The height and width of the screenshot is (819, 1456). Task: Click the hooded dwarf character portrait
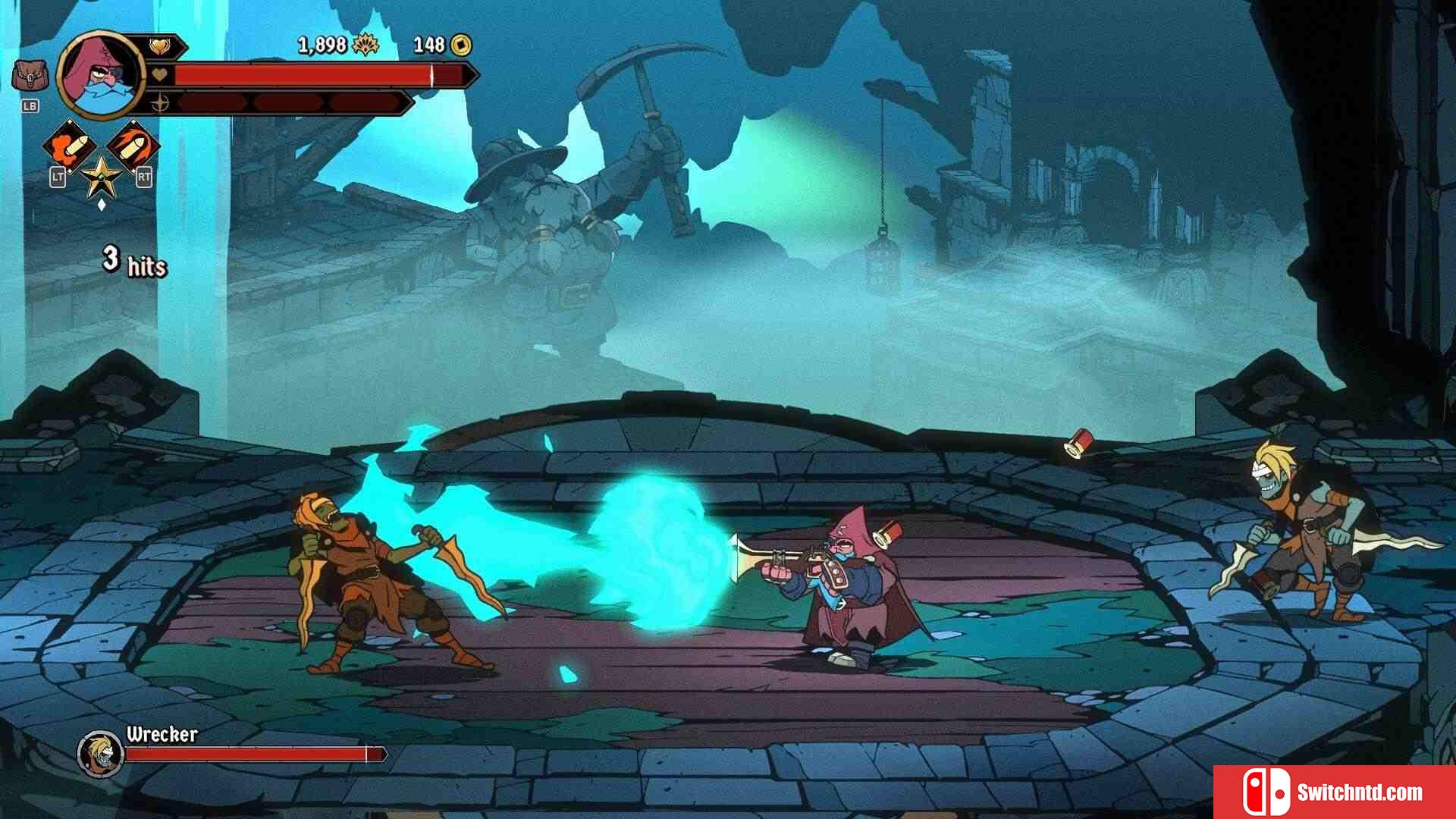click(100, 74)
